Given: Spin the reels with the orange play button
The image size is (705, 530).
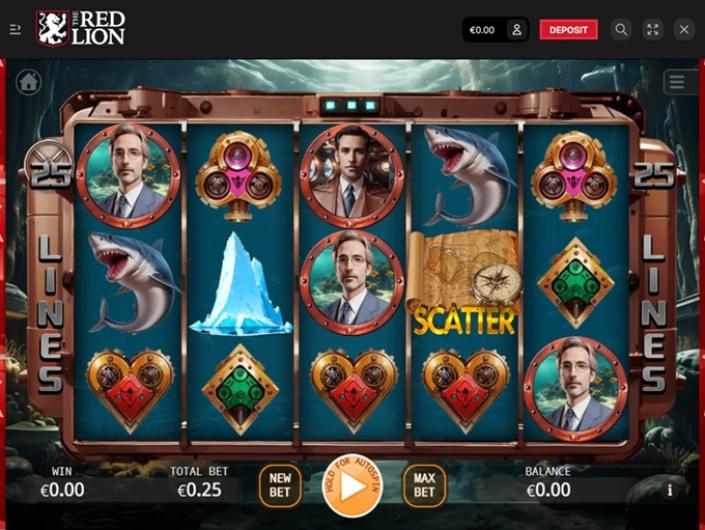Looking at the screenshot, I should pyautogui.click(x=352, y=486).
